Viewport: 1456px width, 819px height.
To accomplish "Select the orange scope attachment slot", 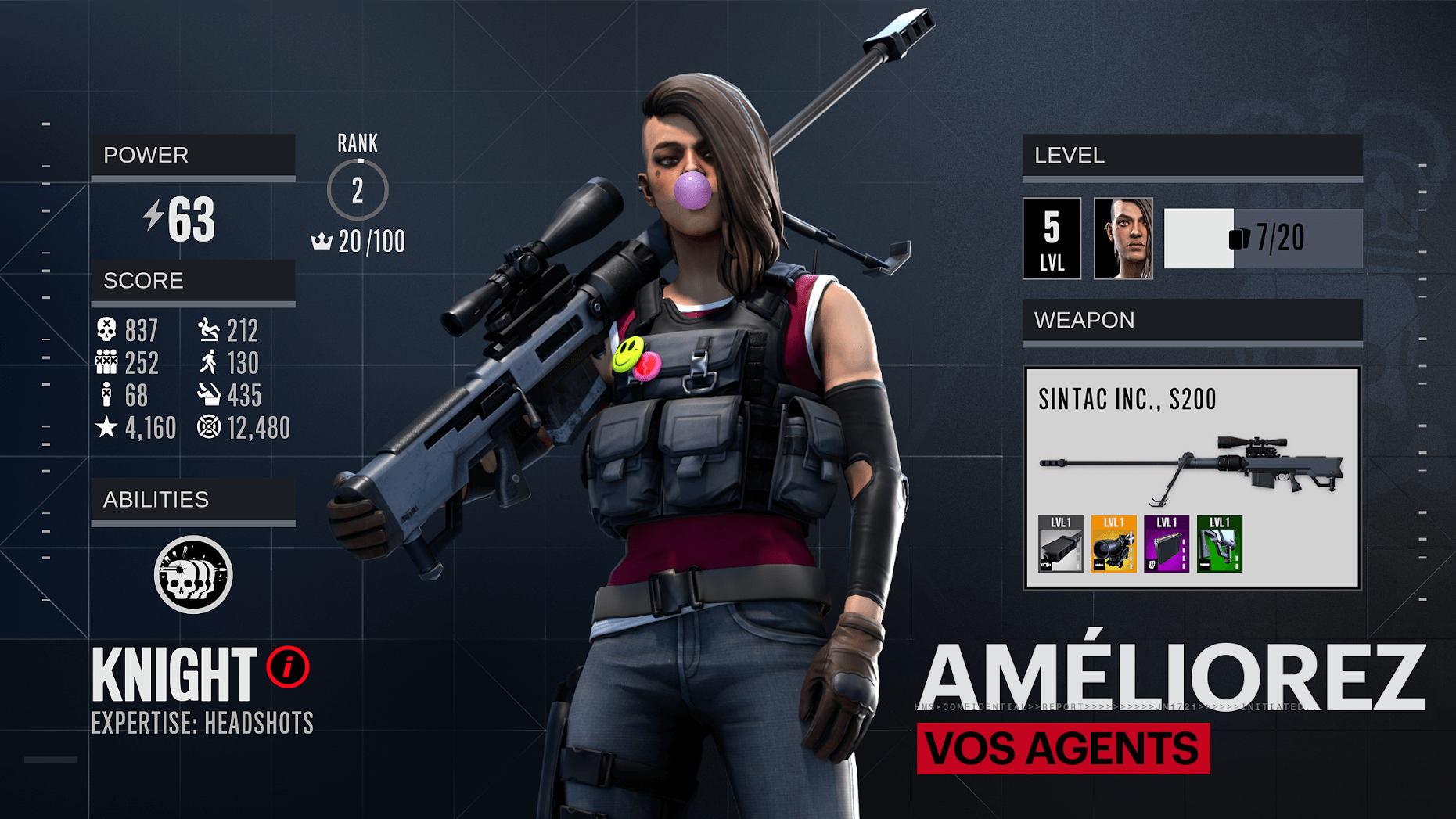I will click(1113, 544).
